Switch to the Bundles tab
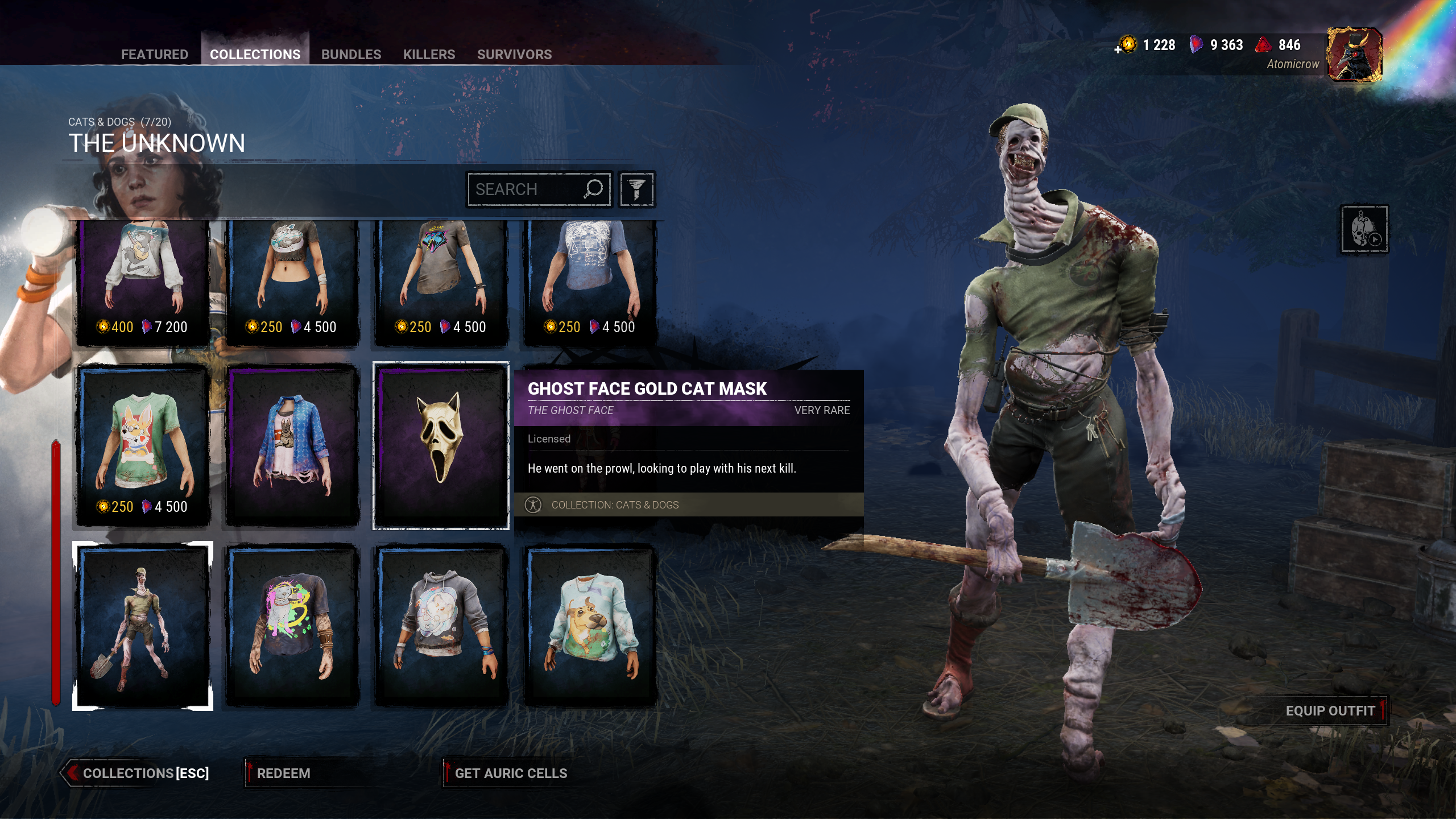The height and width of the screenshot is (819, 1456). 351,54
